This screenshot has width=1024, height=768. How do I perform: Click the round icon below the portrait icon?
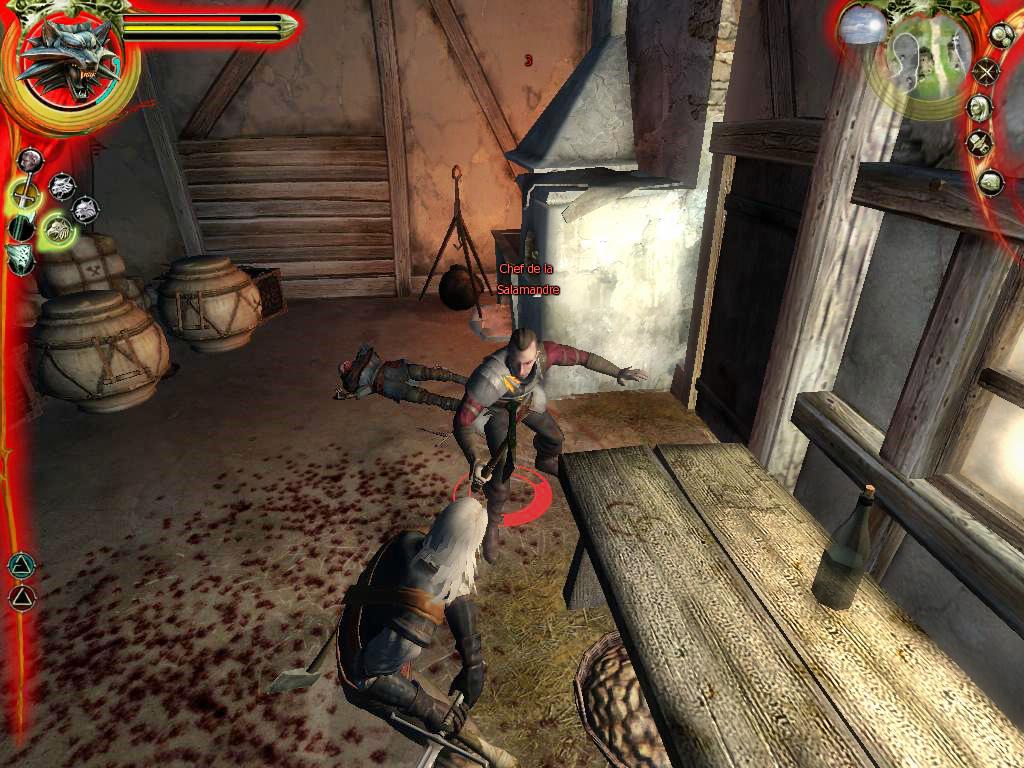(x=980, y=144)
